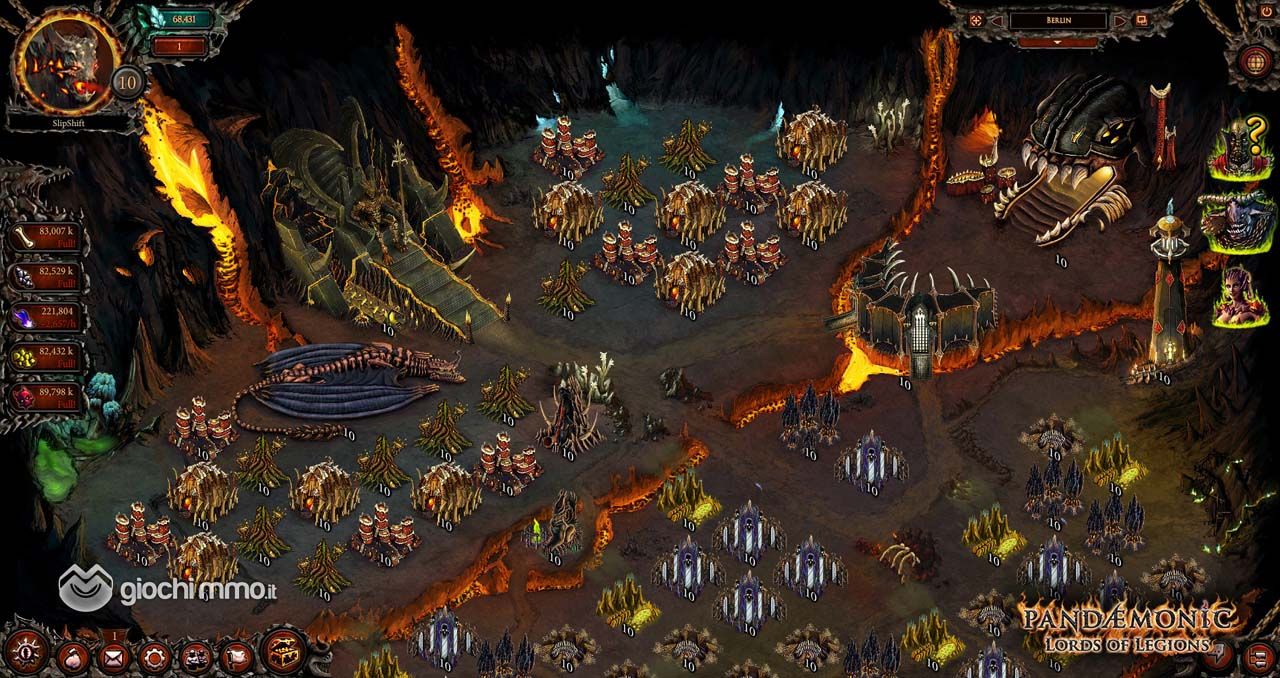Select the horned blue demon advisor portrait

pos(1238,221)
